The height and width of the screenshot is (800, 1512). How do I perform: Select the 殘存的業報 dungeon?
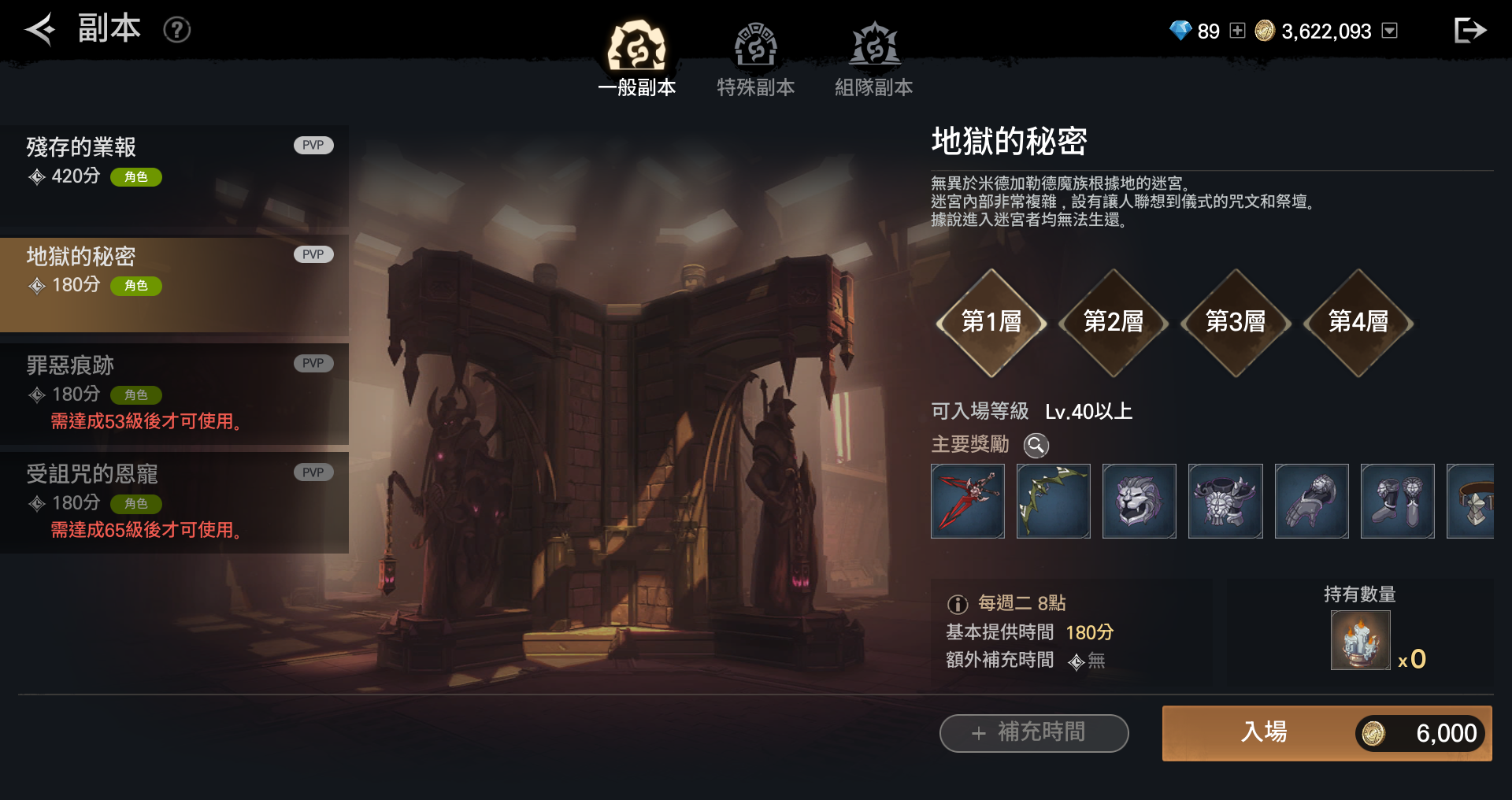[x=174, y=175]
